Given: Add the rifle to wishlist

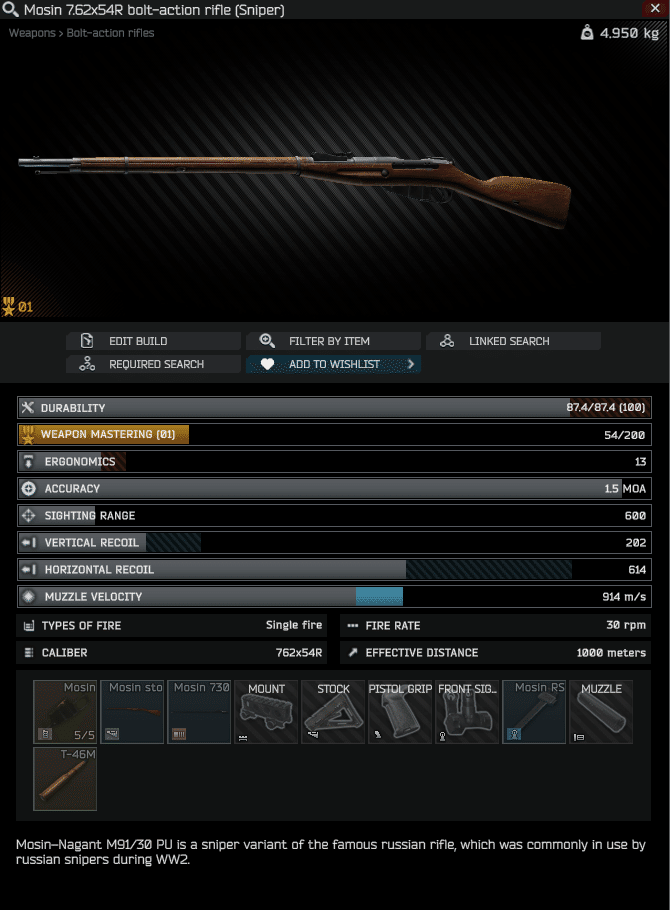Looking at the screenshot, I should coord(333,364).
